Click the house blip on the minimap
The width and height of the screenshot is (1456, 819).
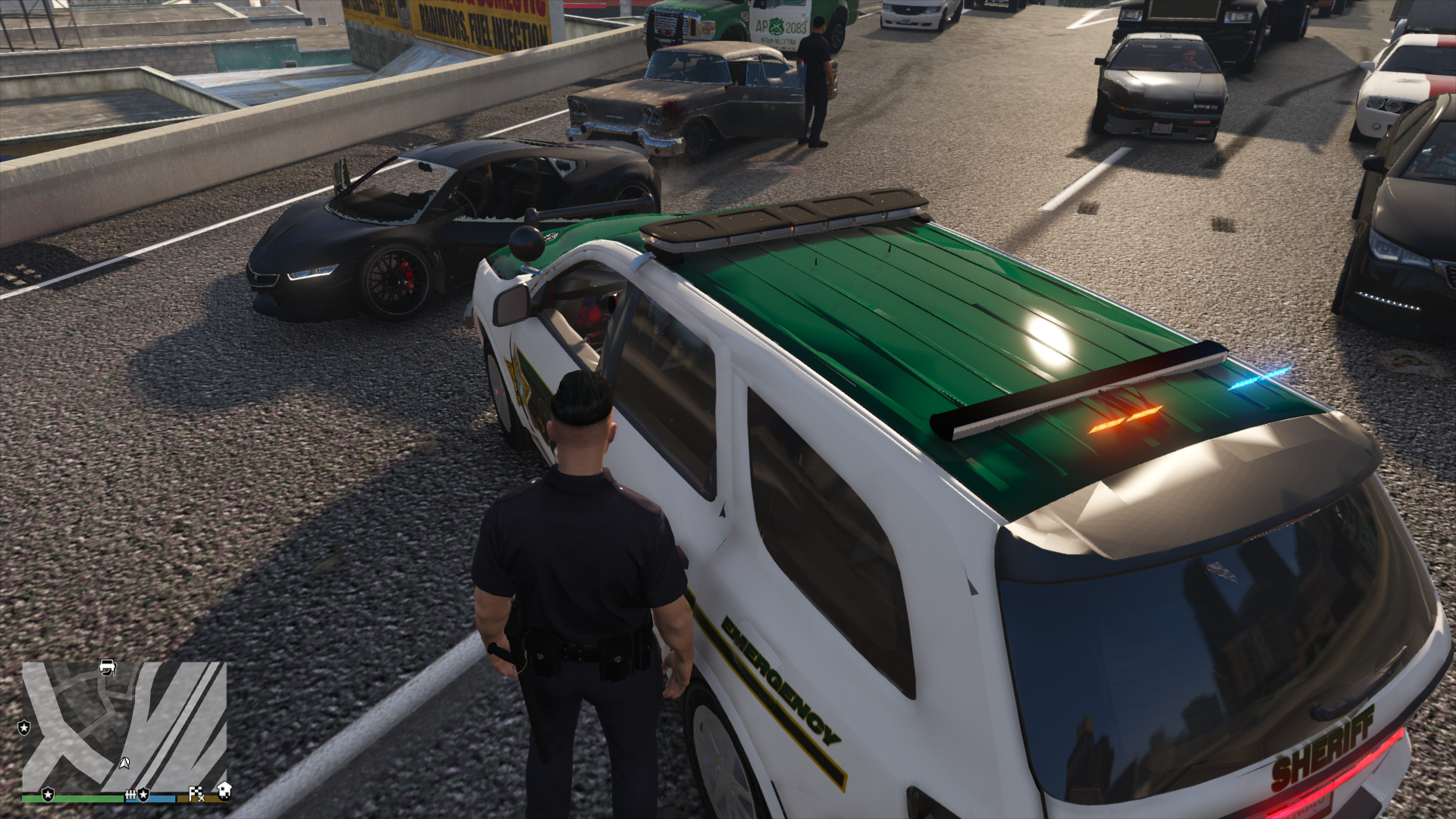coord(224,791)
